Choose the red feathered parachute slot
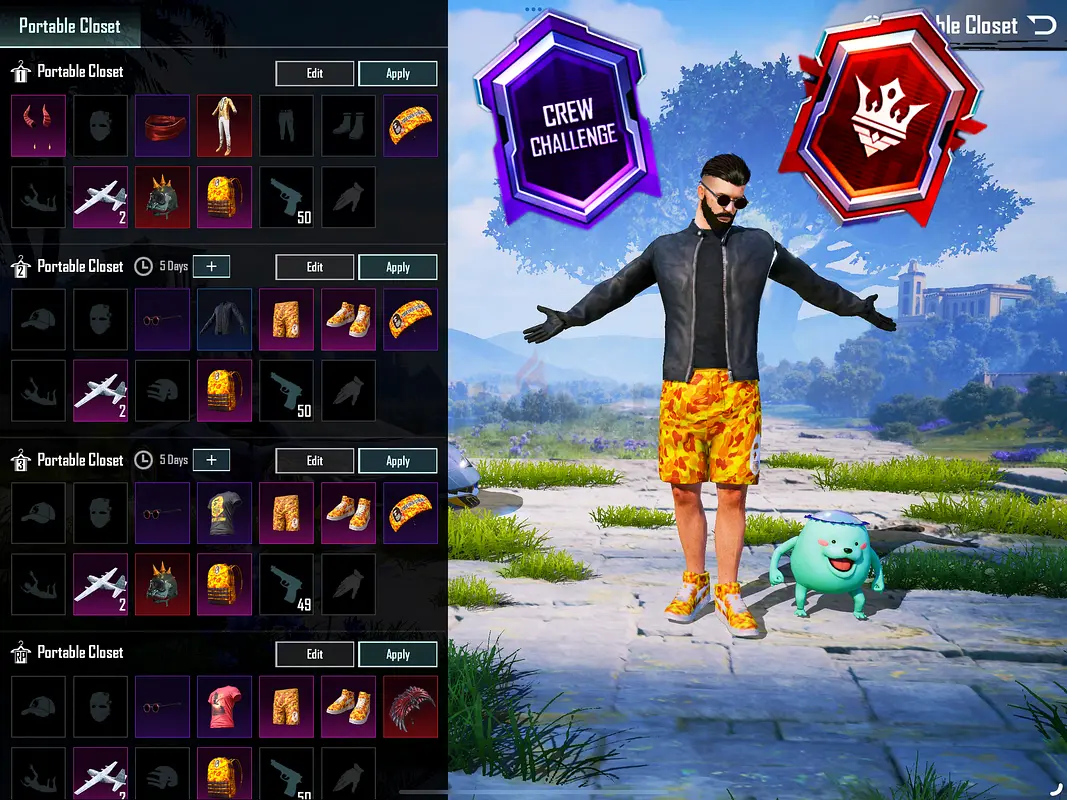 (410, 704)
